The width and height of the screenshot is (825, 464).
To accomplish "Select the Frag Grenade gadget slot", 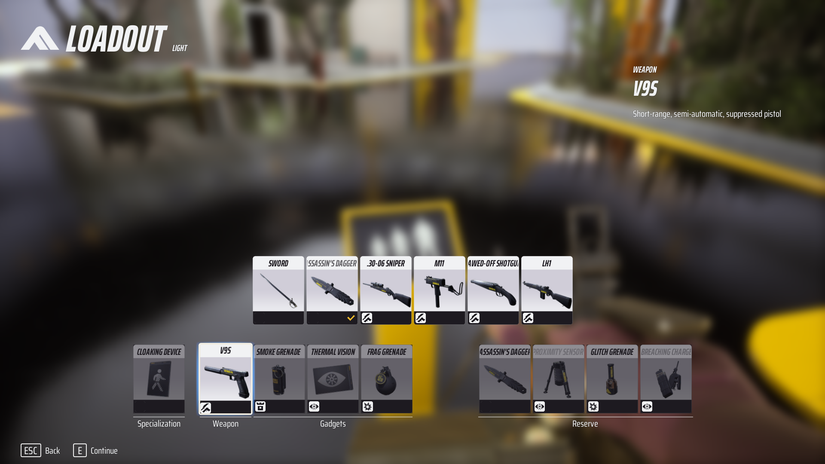I will pyautogui.click(x=386, y=380).
